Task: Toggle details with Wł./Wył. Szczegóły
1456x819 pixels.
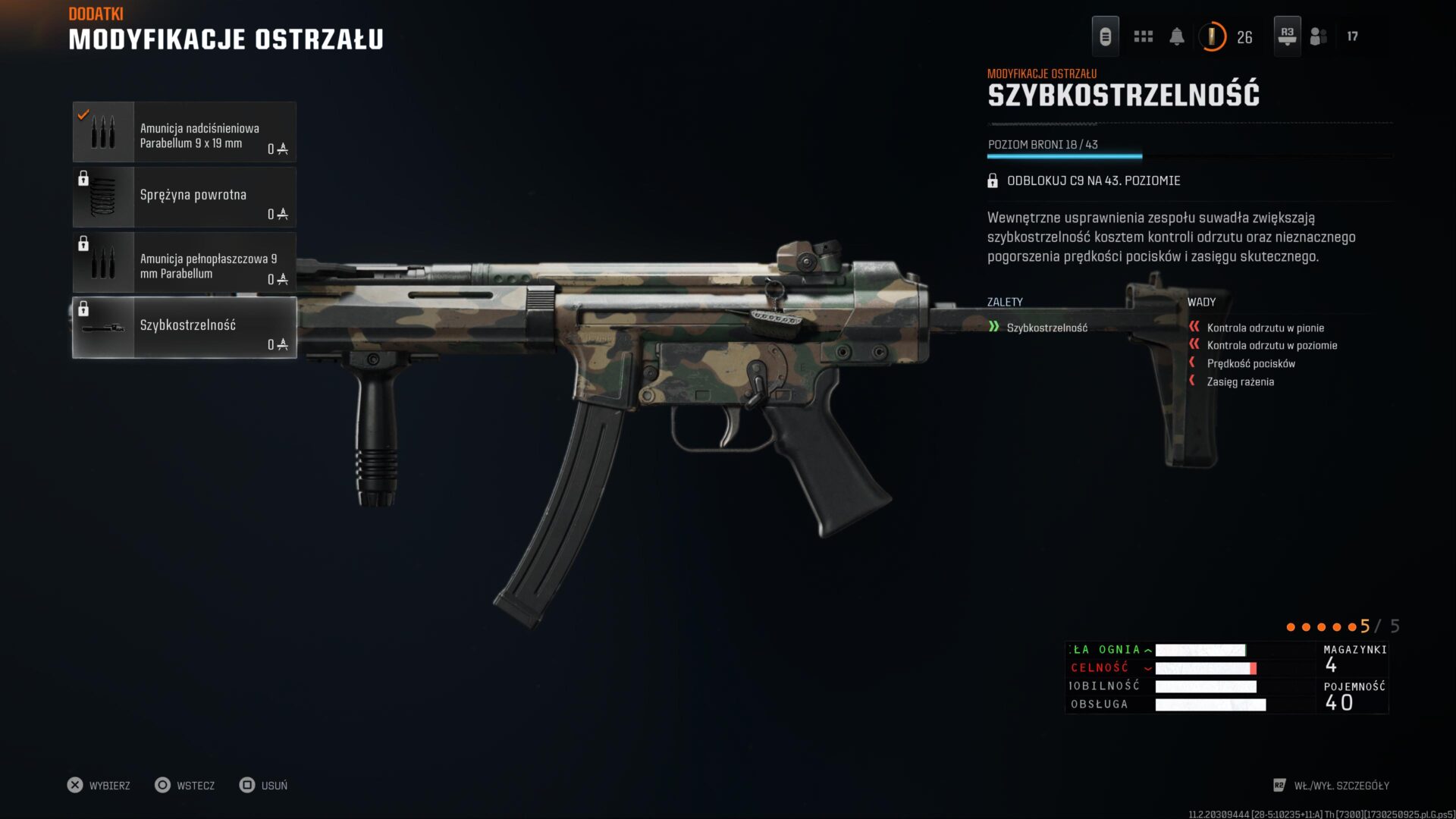Action: pos(1332,786)
